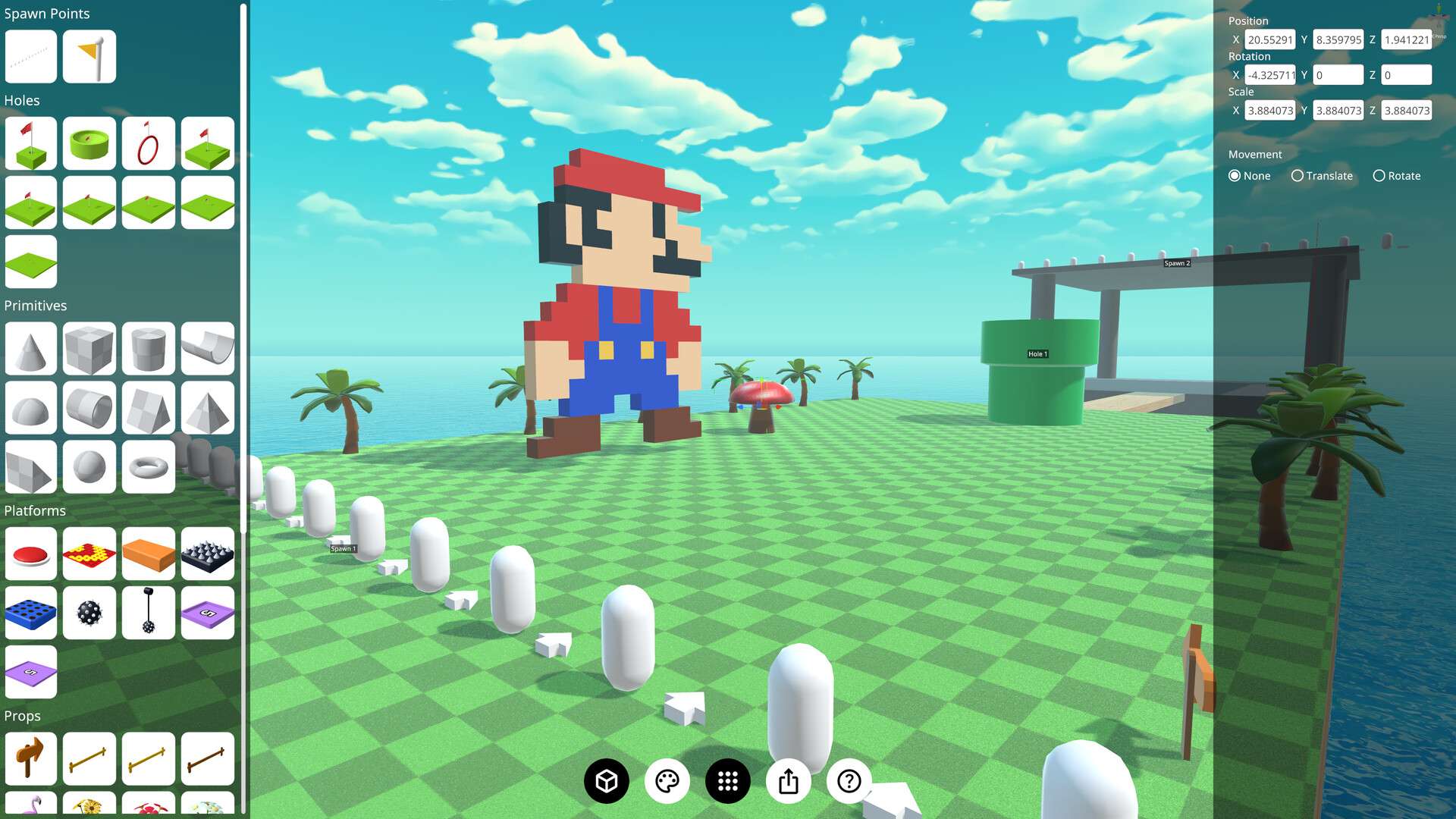The image size is (1456, 819).
Task: Open the grid apps menu icon
Action: (727, 780)
